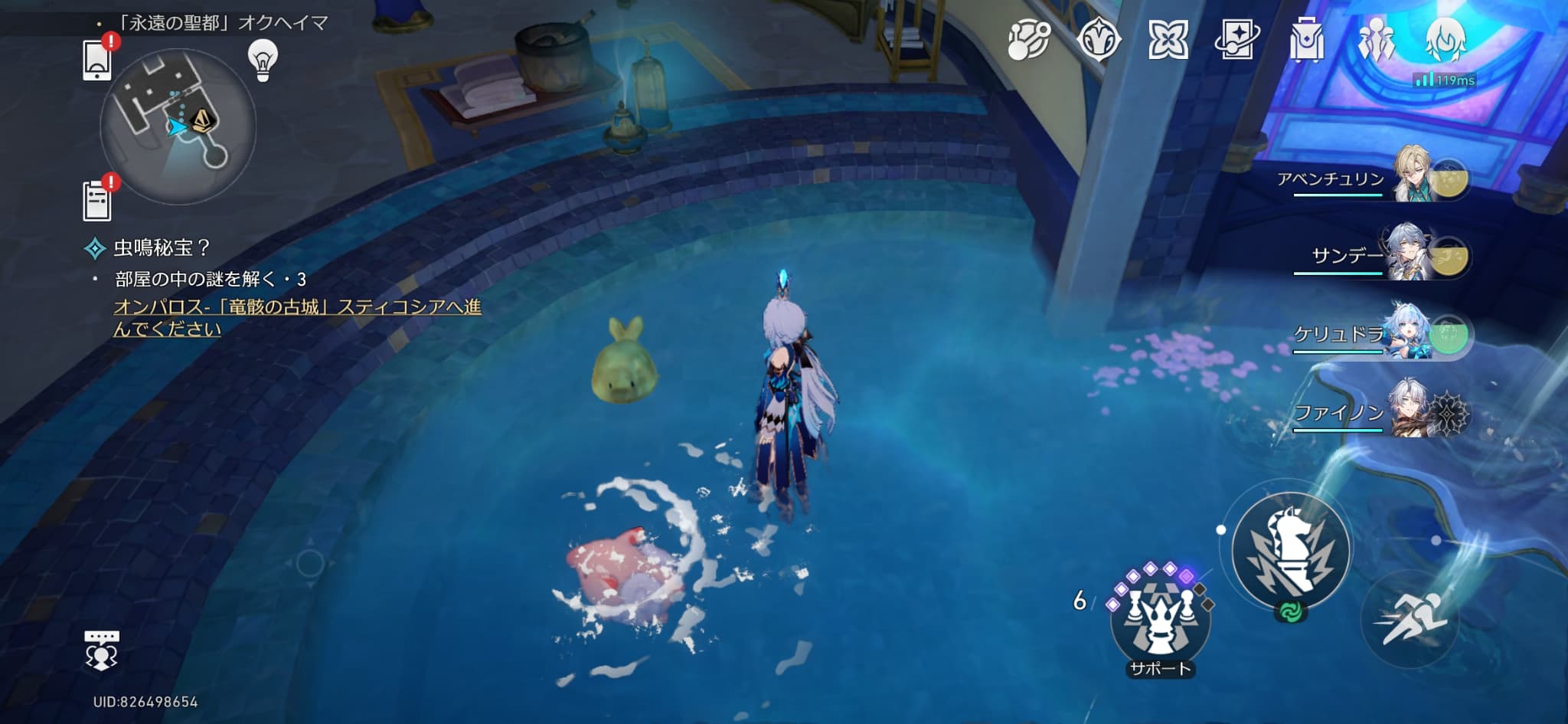Open the quest log clipboard icon
Viewport: 1568px width, 724px height.
pyautogui.click(x=97, y=201)
